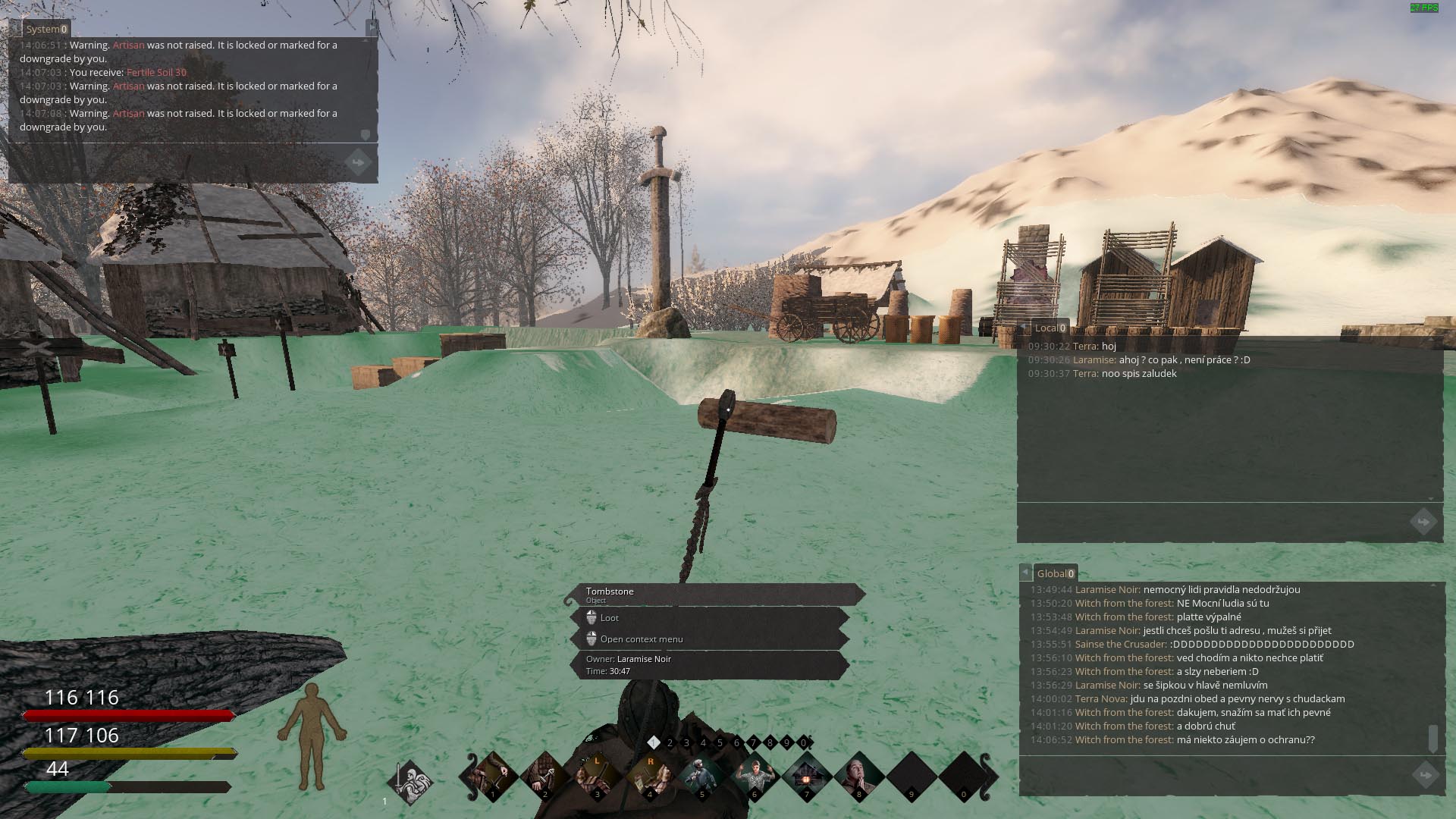Switch to hotbar page 2
Image resolution: width=1456 pixels, height=819 pixels.
pos(670,743)
